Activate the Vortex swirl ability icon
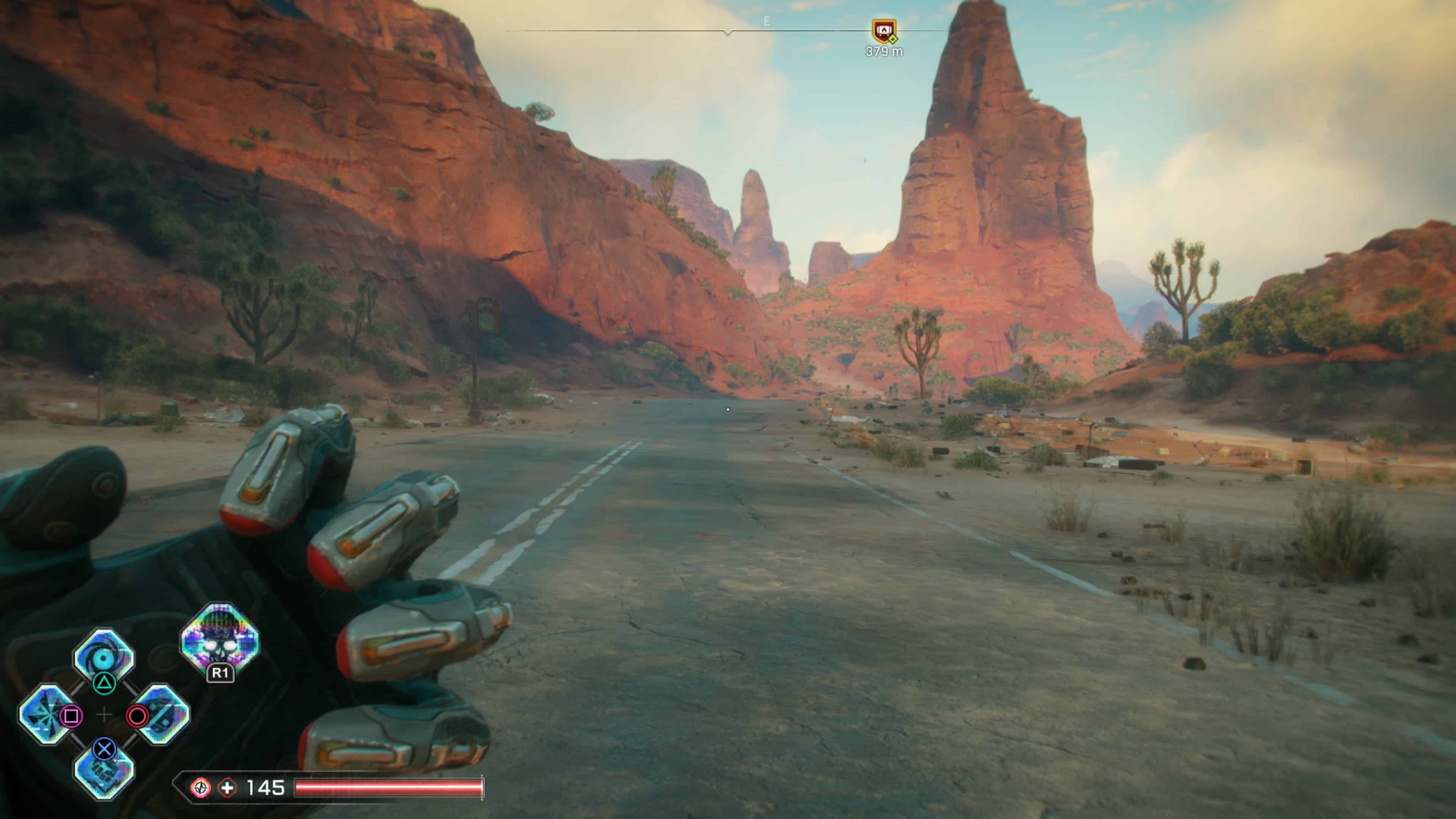 coord(104,656)
